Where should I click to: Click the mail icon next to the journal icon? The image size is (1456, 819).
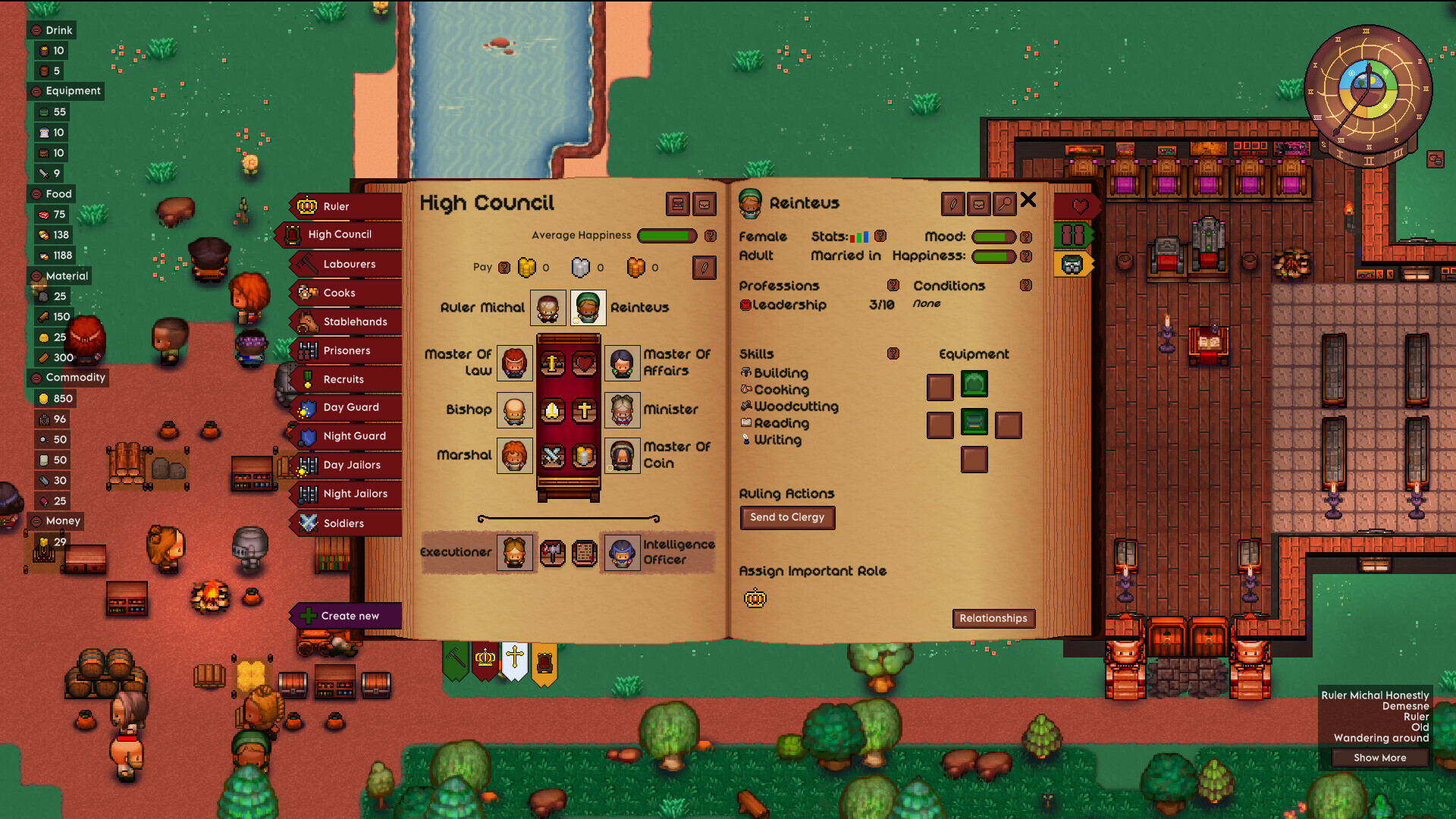click(704, 205)
